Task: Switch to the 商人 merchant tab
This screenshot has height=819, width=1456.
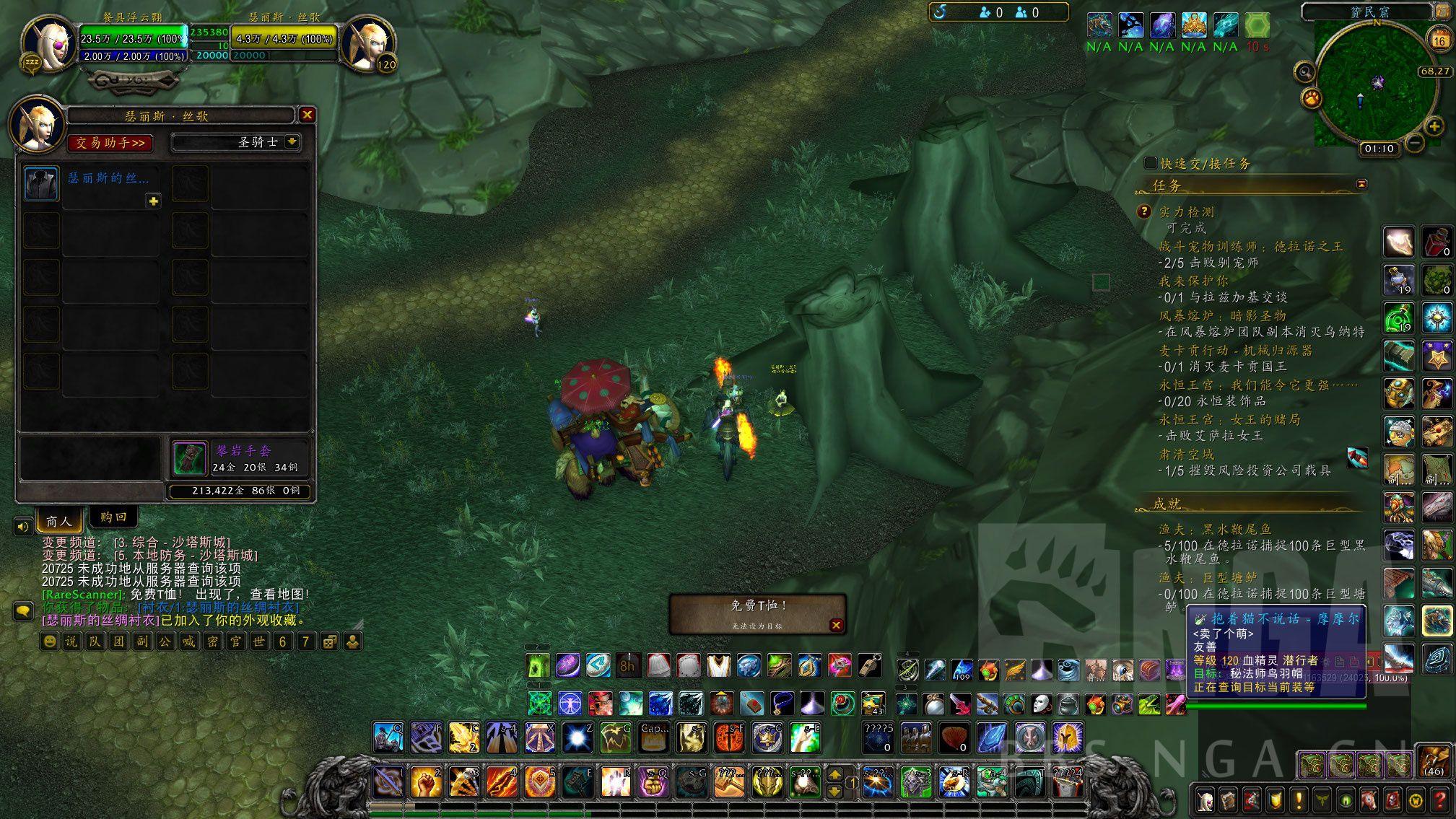Action: pos(59,520)
